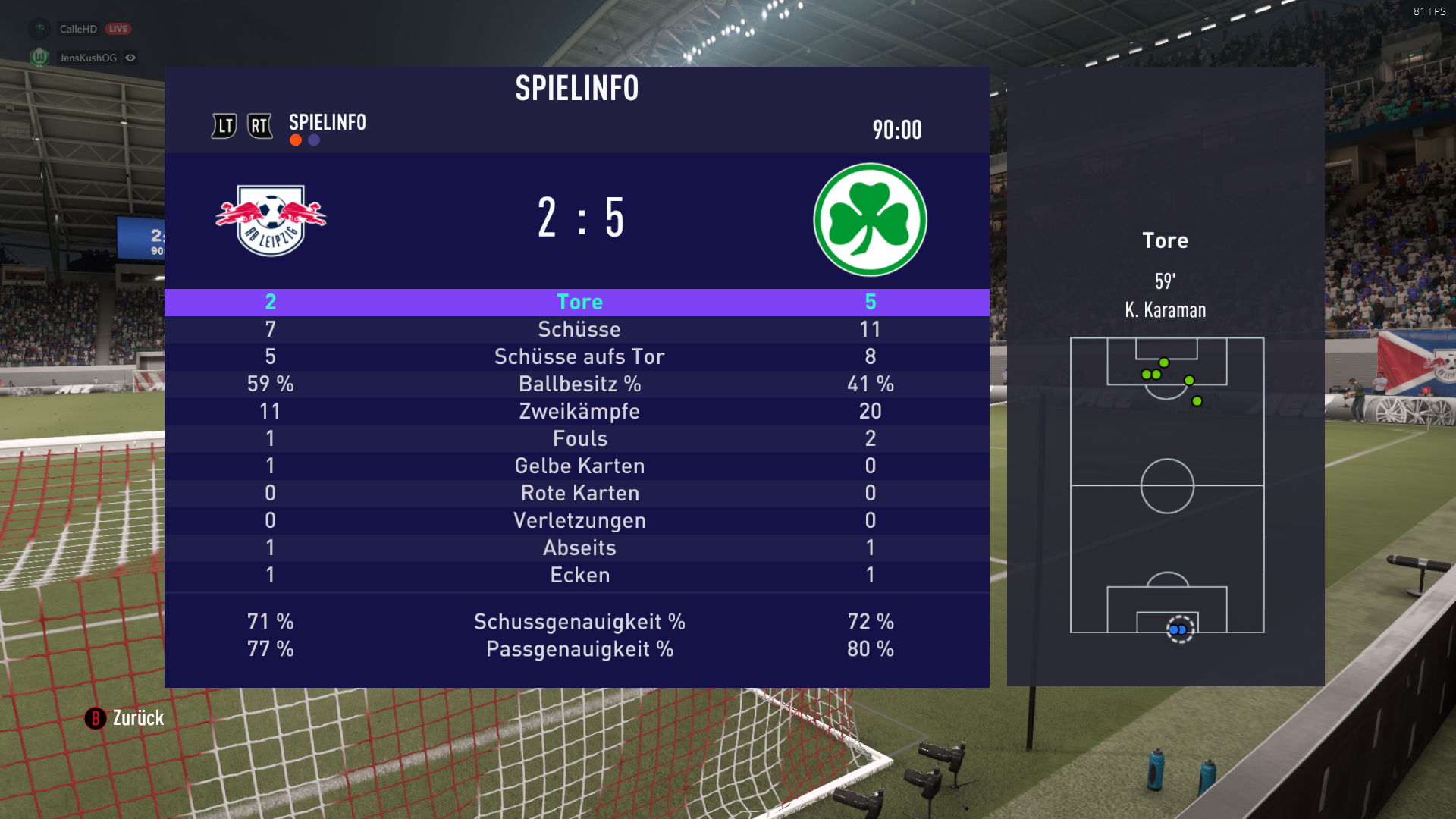Choose the Schüsse aufs Tor row

pos(579,356)
